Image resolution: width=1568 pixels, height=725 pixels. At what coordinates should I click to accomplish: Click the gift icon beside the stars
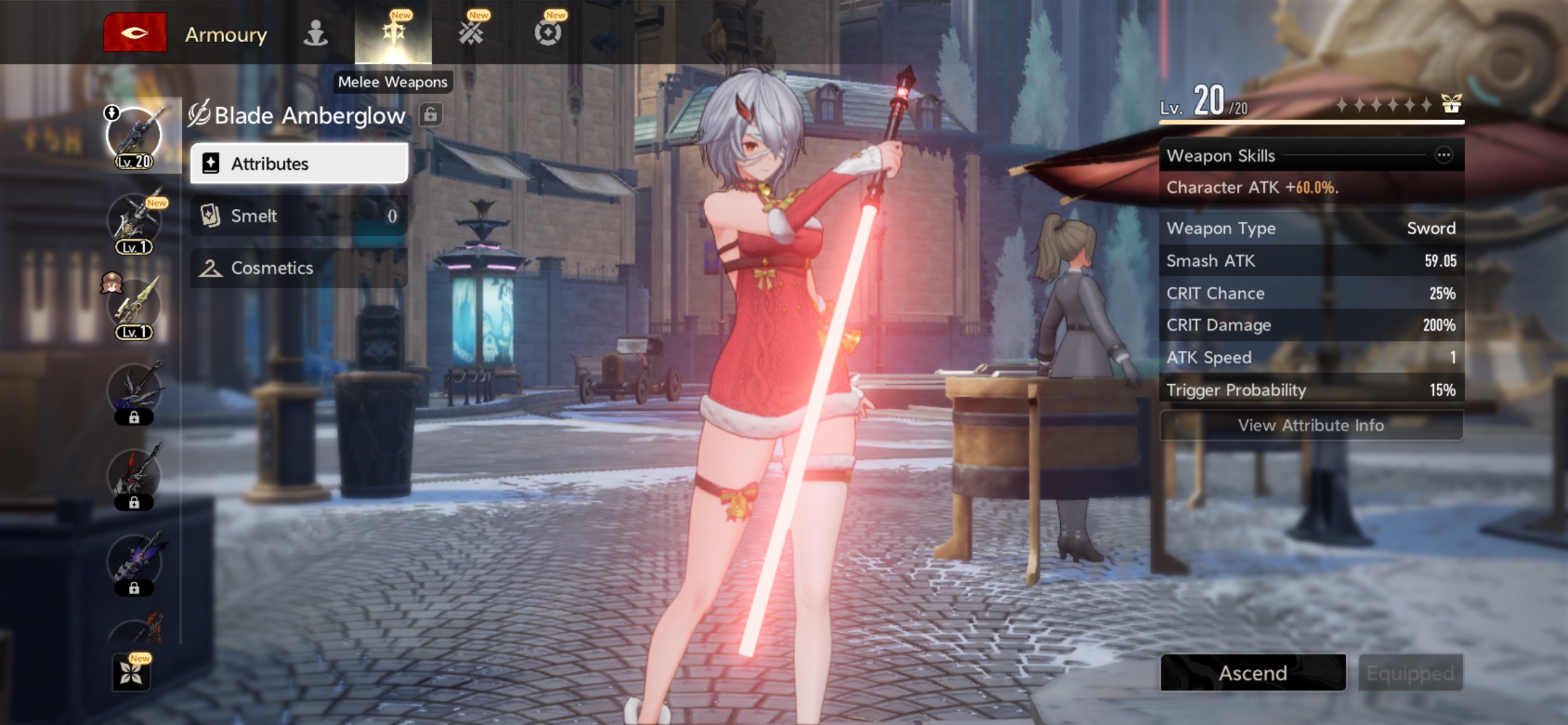[x=1451, y=103]
